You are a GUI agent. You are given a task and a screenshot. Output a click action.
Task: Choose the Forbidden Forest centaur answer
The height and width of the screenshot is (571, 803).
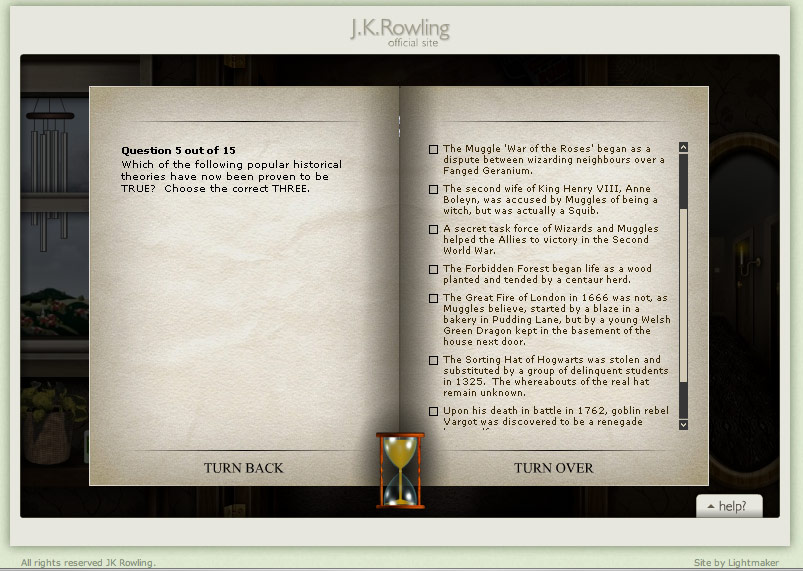(x=433, y=269)
